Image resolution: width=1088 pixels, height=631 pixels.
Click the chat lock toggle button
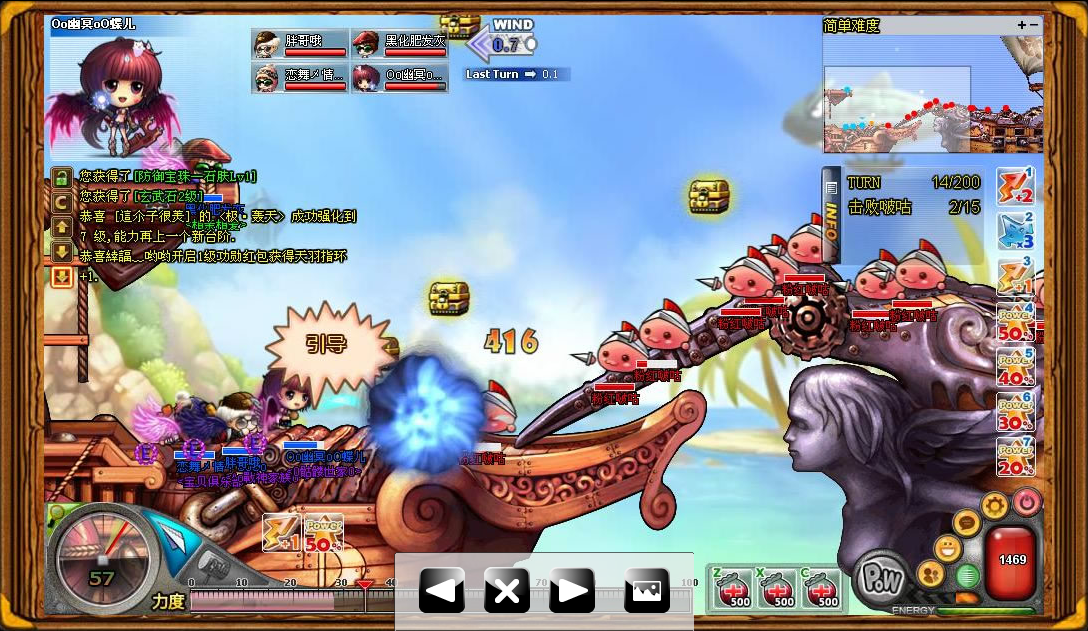62,177
